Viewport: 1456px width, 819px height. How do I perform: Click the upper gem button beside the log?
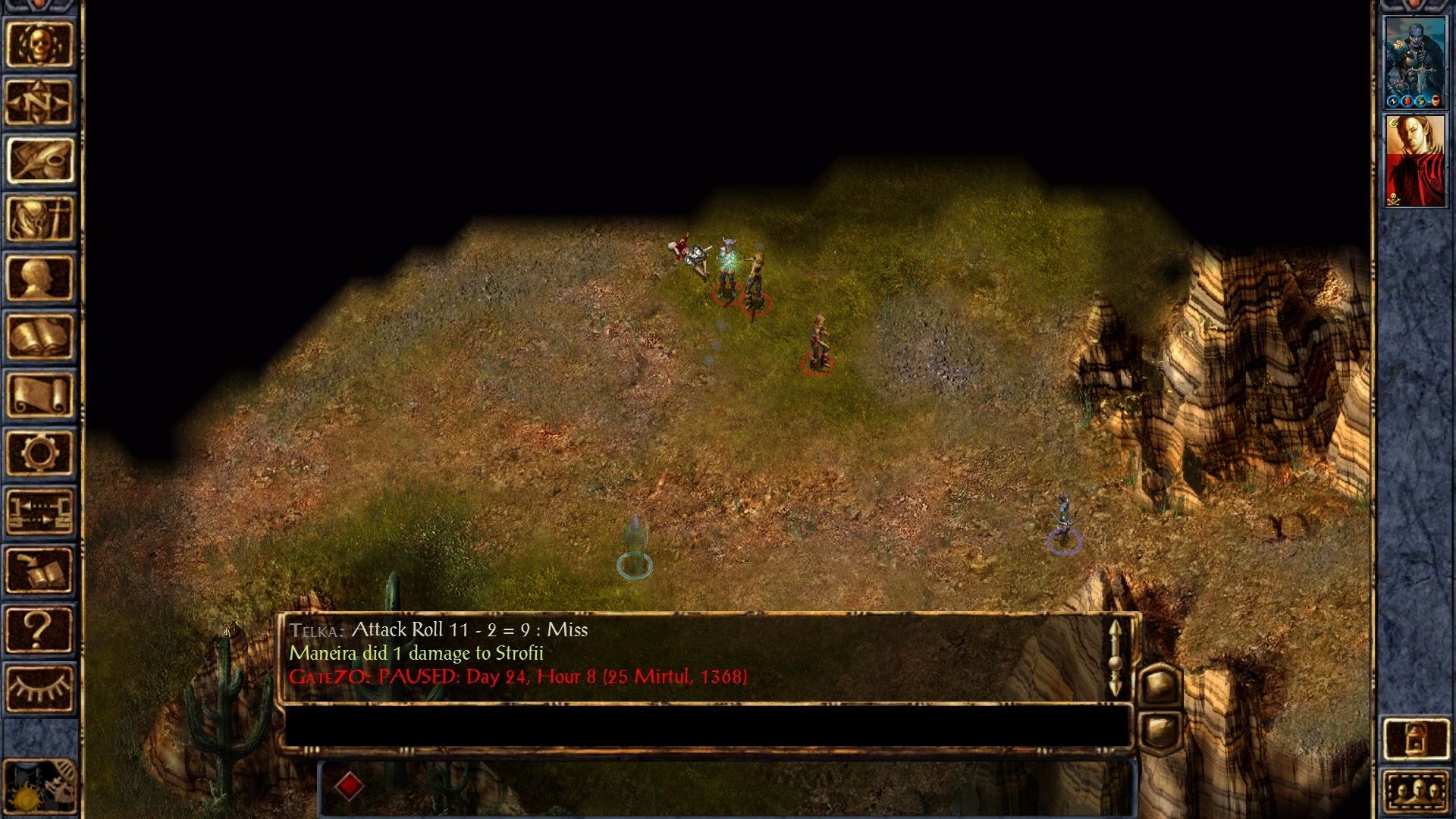(x=1159, y=686)
